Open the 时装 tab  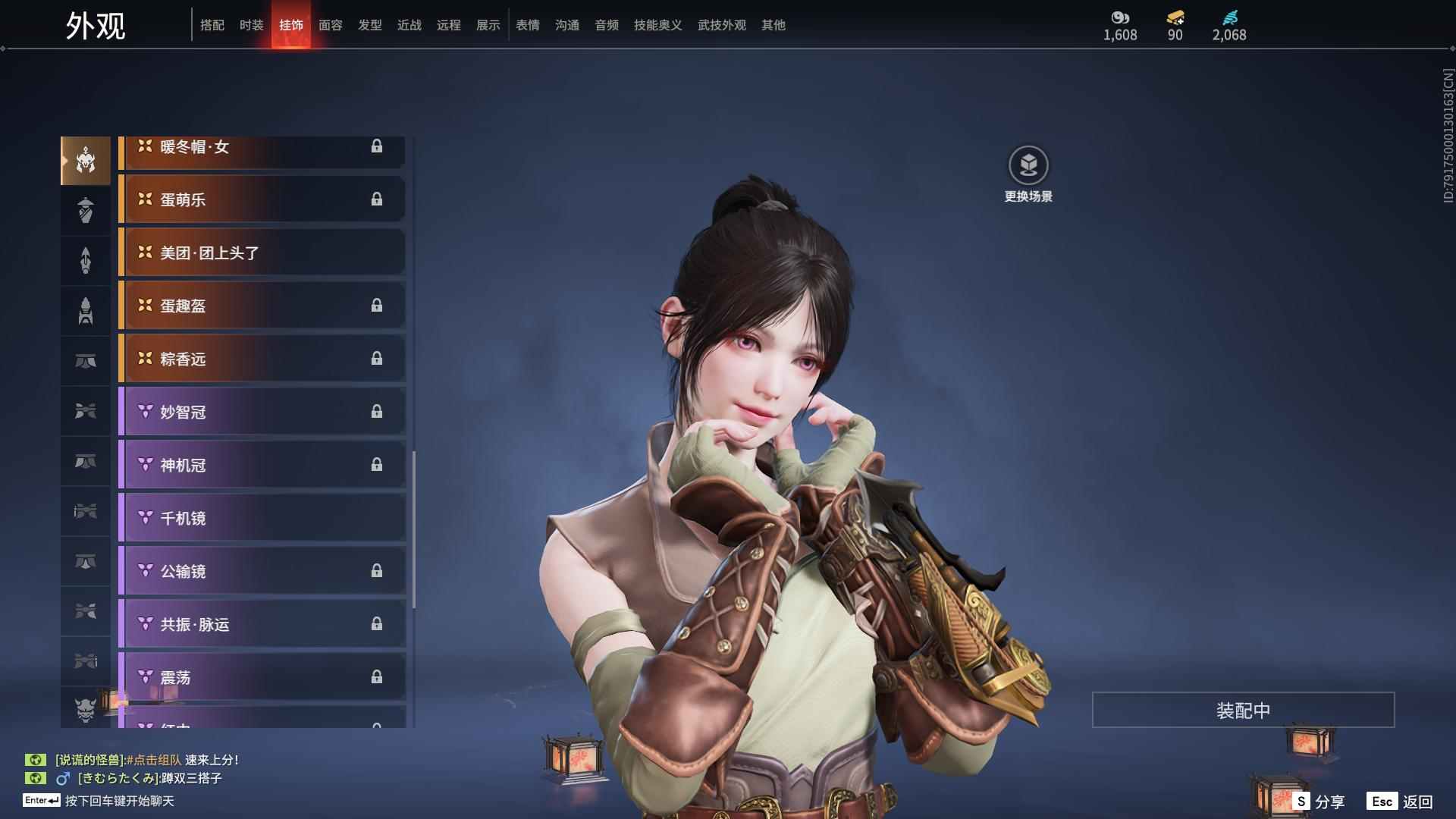(x=252, y=25)
